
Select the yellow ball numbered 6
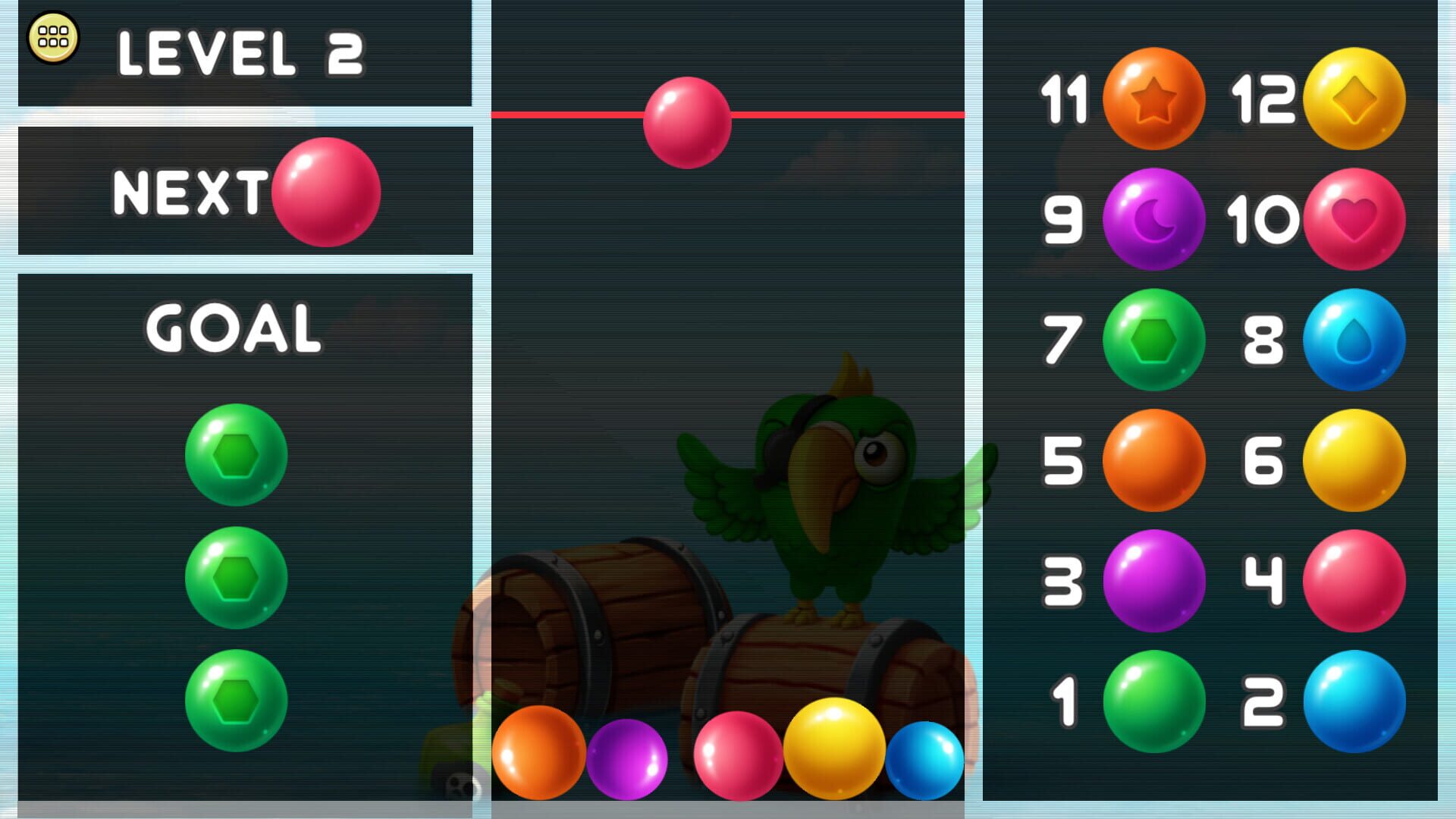coord(1353,459)
